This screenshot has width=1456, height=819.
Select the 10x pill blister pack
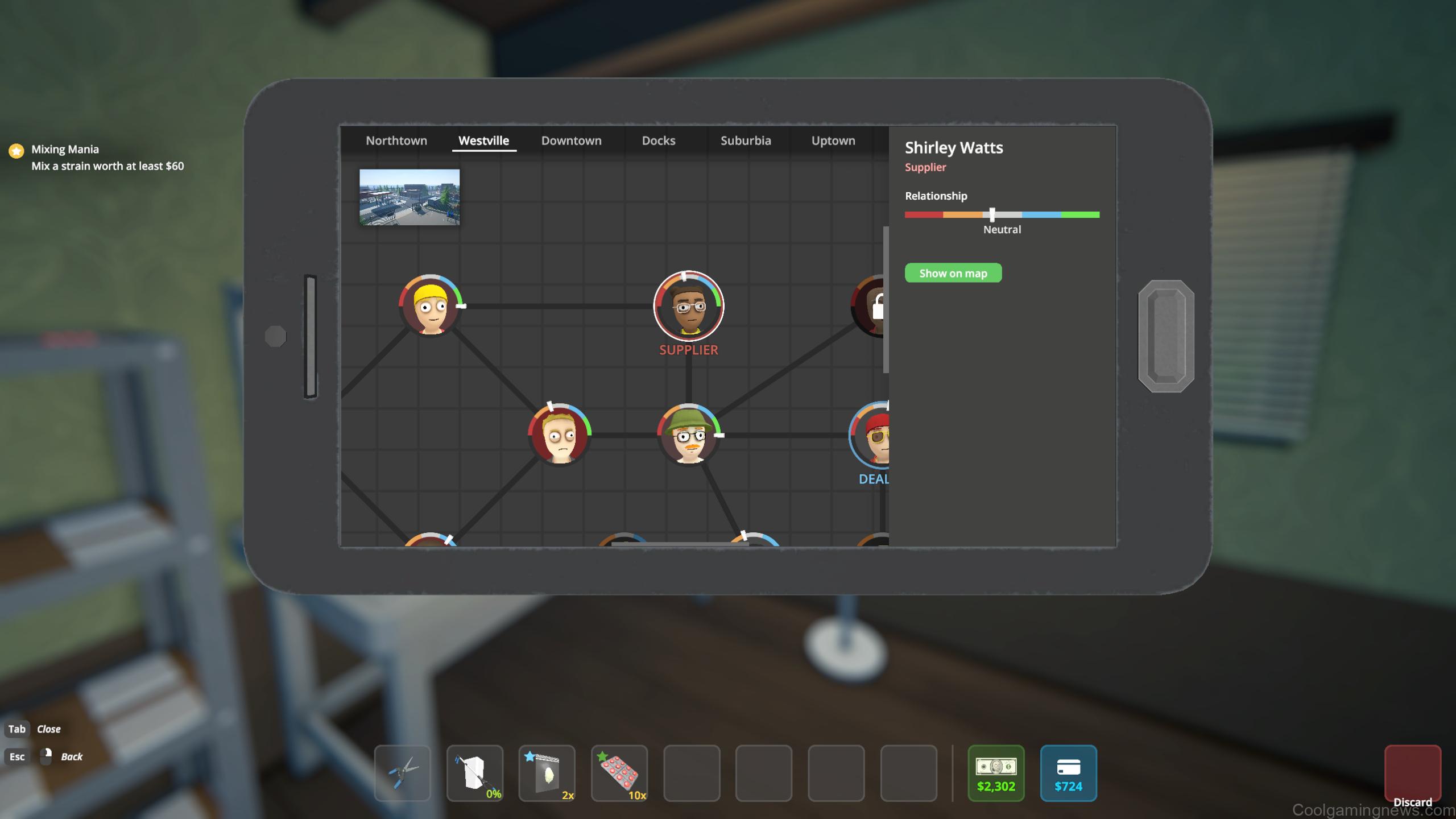619,773
